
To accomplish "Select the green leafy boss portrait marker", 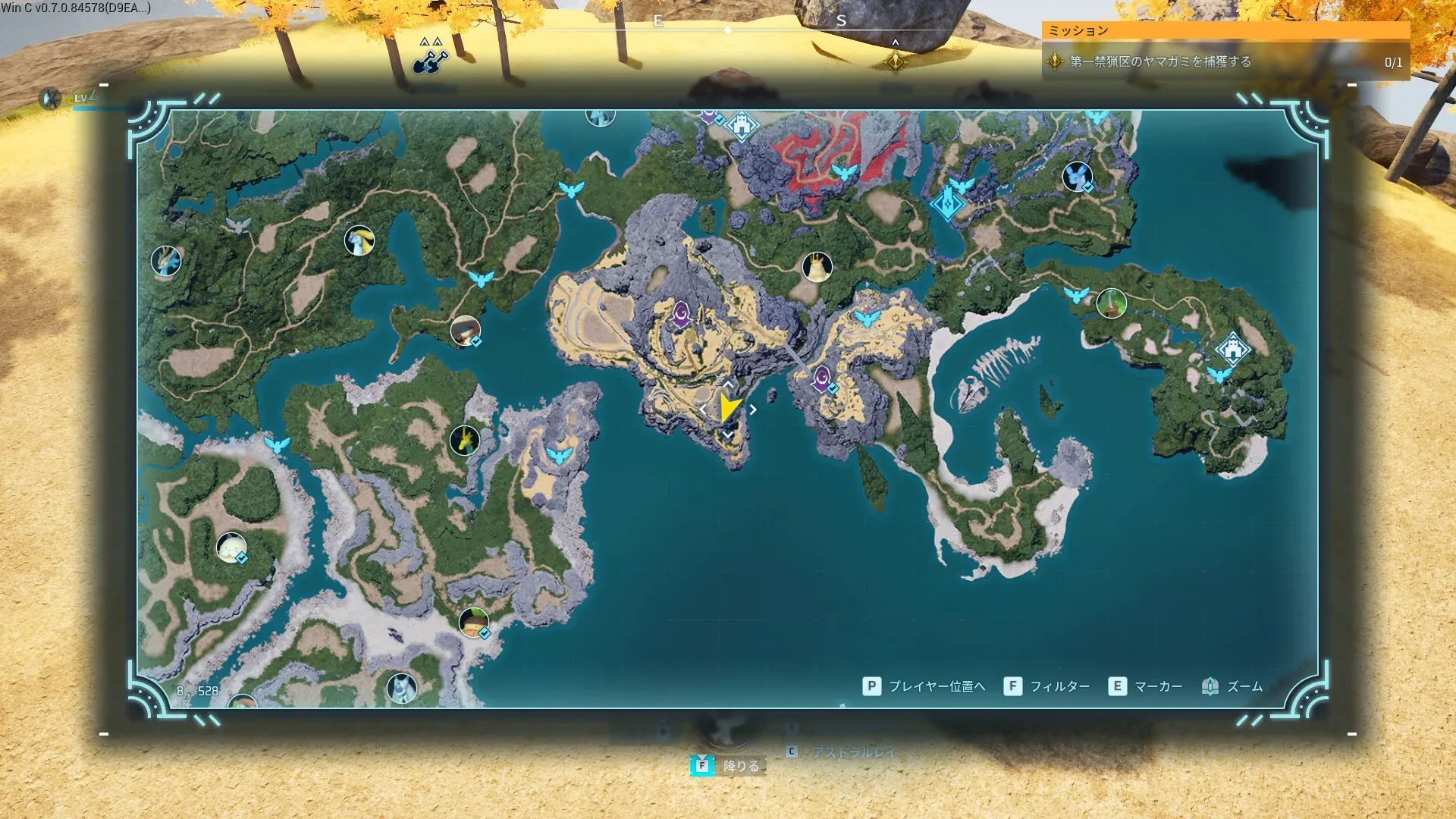I will [x=1111, y=303].
